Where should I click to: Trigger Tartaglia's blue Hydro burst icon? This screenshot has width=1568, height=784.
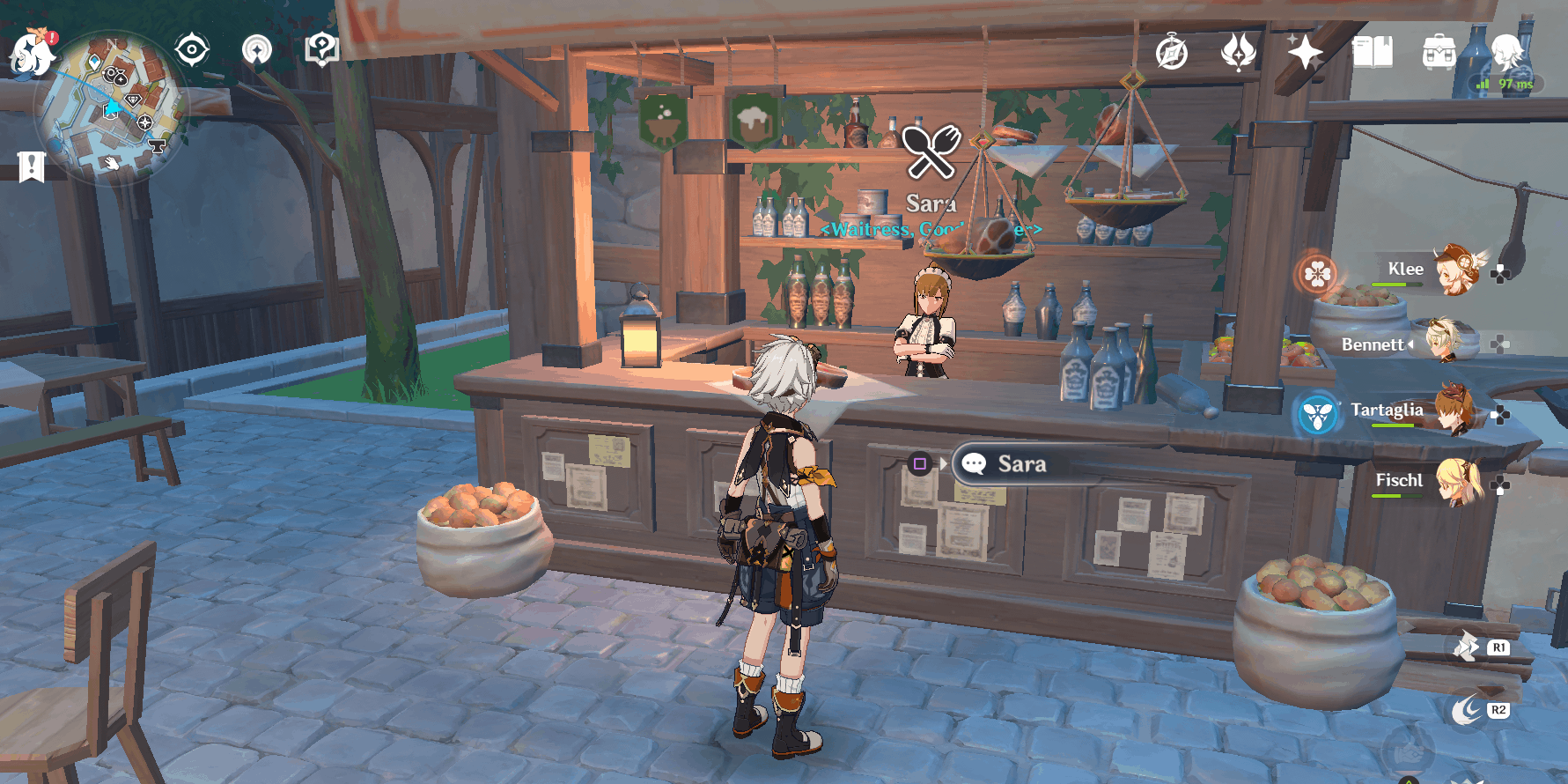click(1318, 414)
